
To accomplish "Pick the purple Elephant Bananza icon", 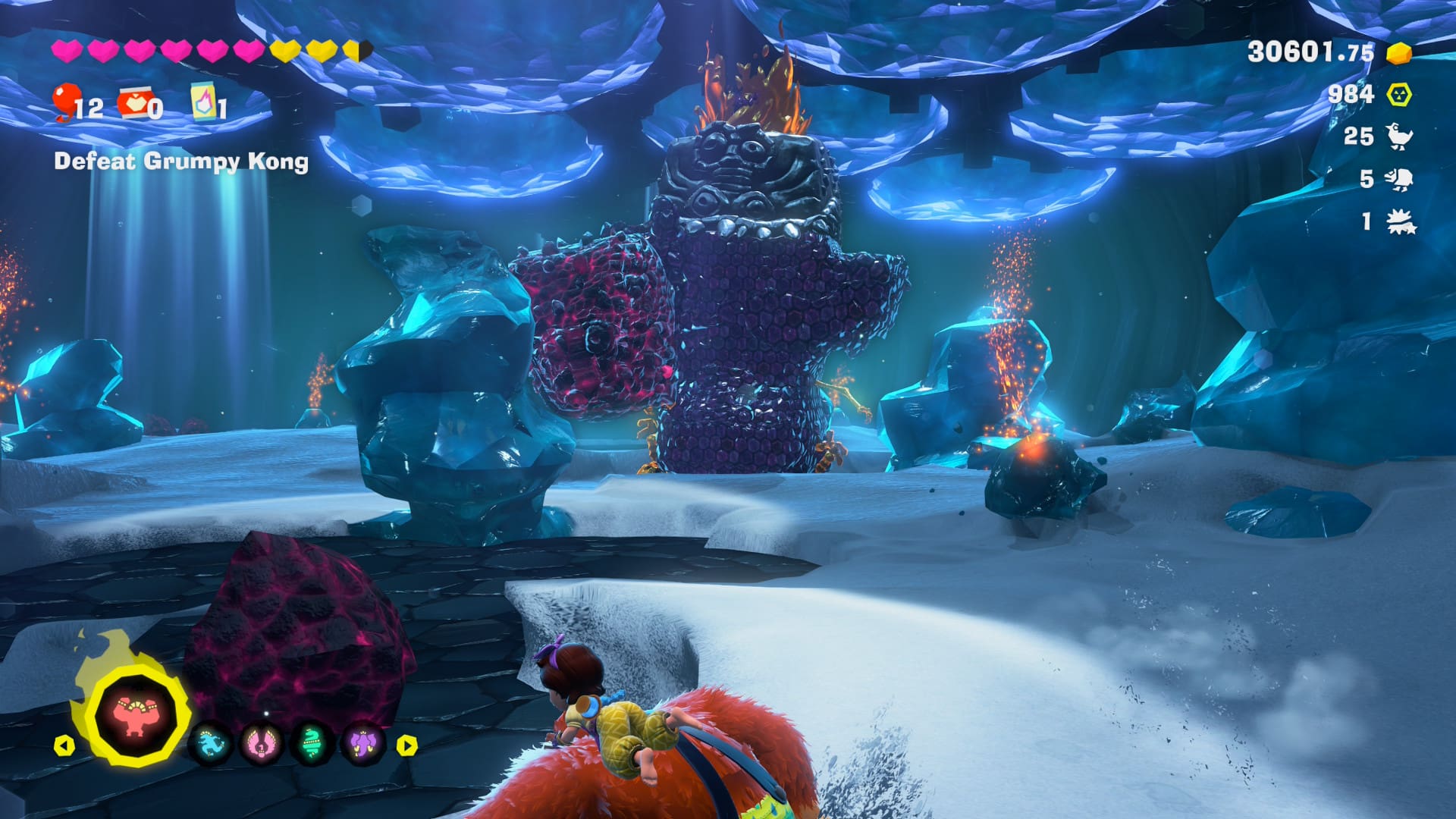I will click(x=362, y=745).
